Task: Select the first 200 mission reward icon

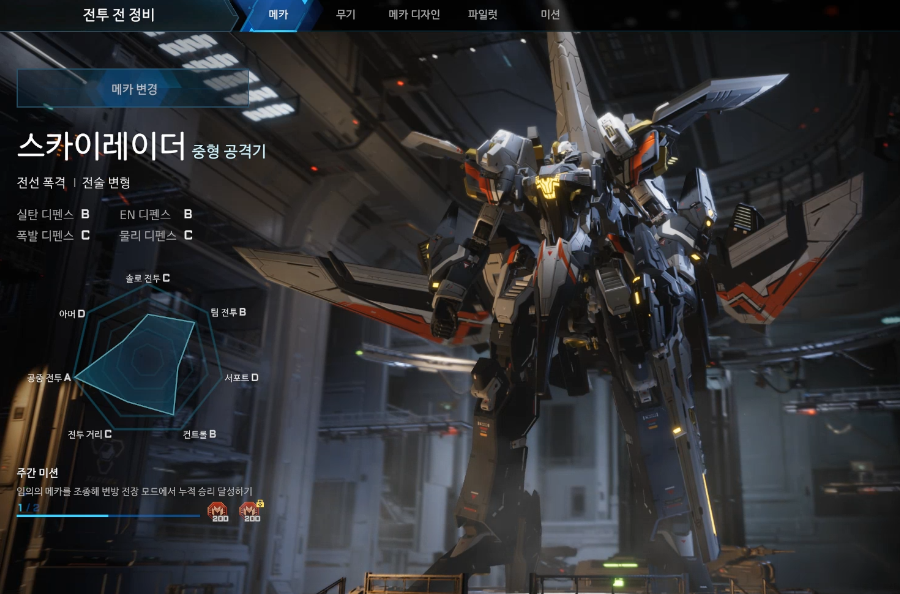Action: click(x=217, y=511)
